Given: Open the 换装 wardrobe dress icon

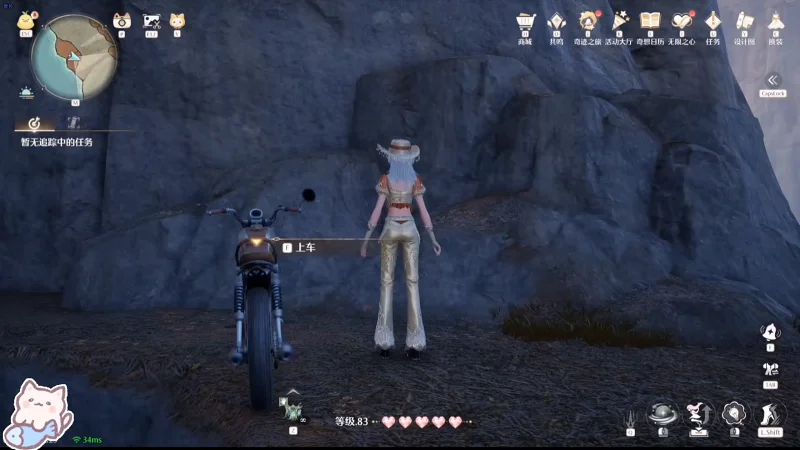Looking at the screenshot, I should point(774,22).
